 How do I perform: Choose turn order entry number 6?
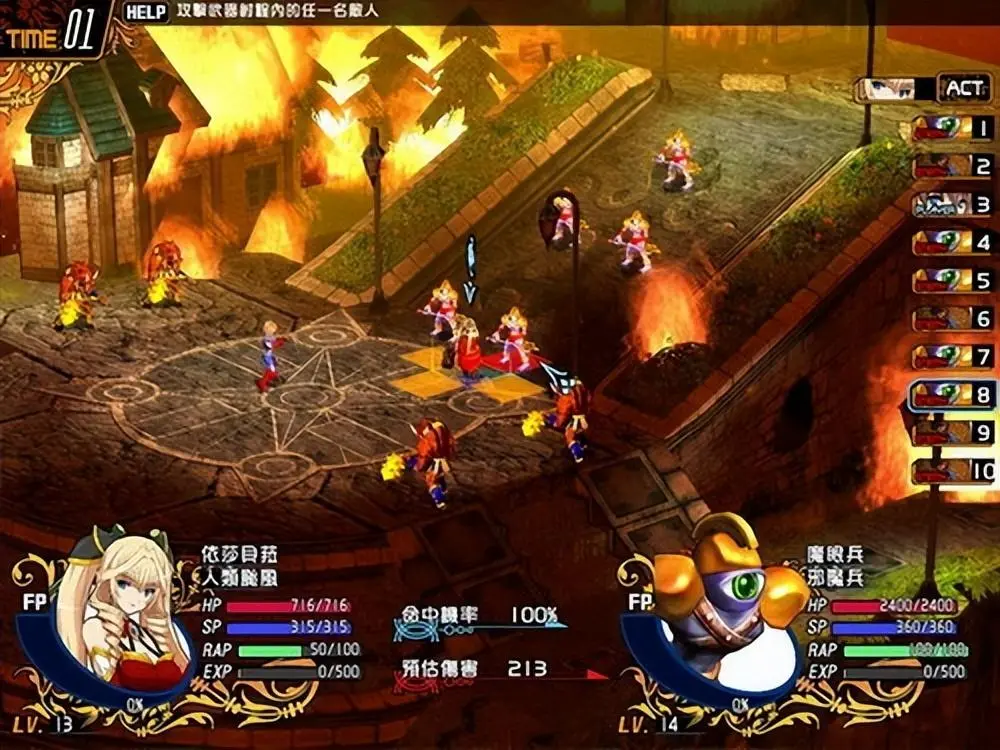click(953, 318)
